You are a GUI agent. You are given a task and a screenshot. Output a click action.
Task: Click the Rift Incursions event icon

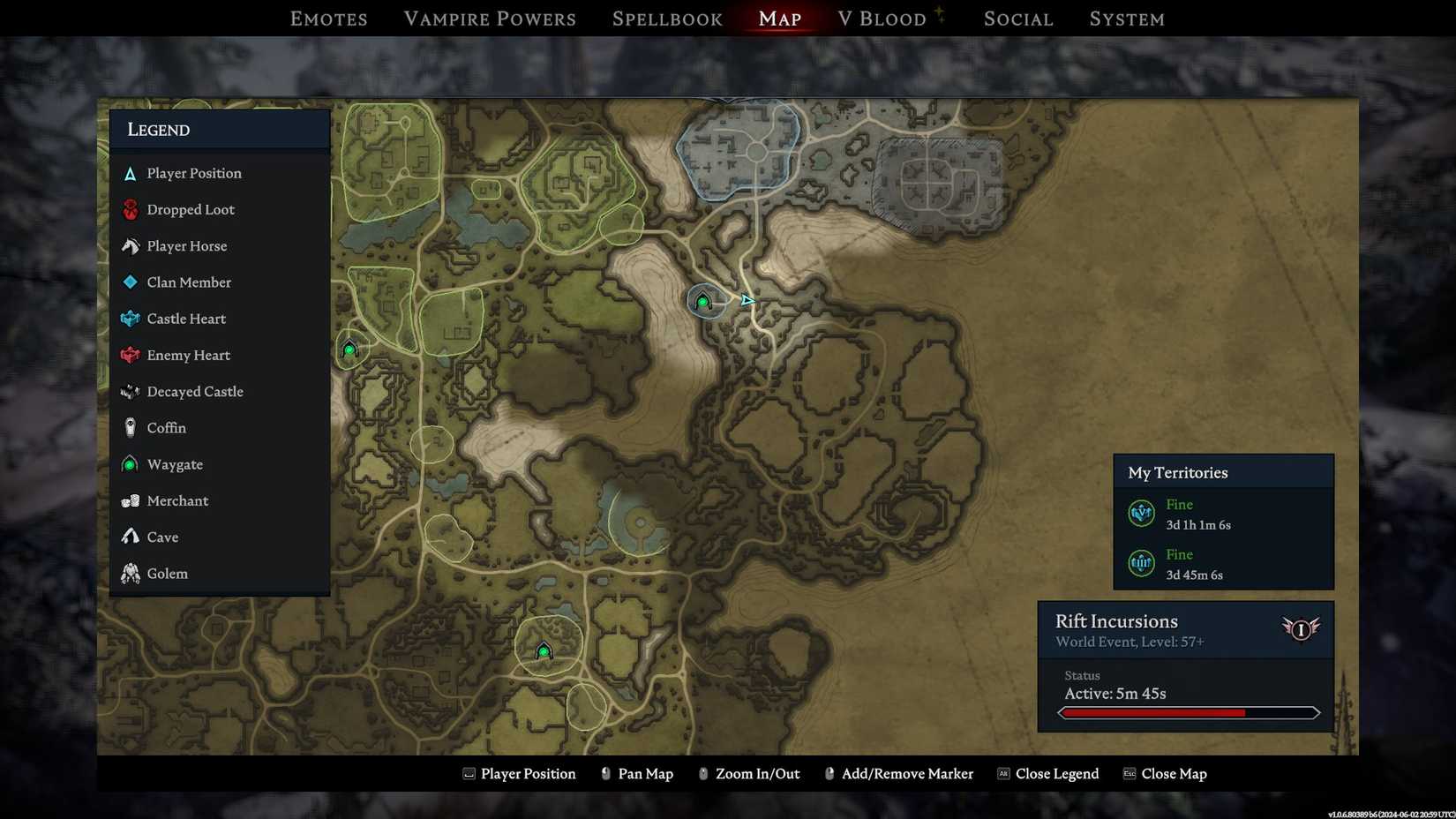tap(1301, 628)
